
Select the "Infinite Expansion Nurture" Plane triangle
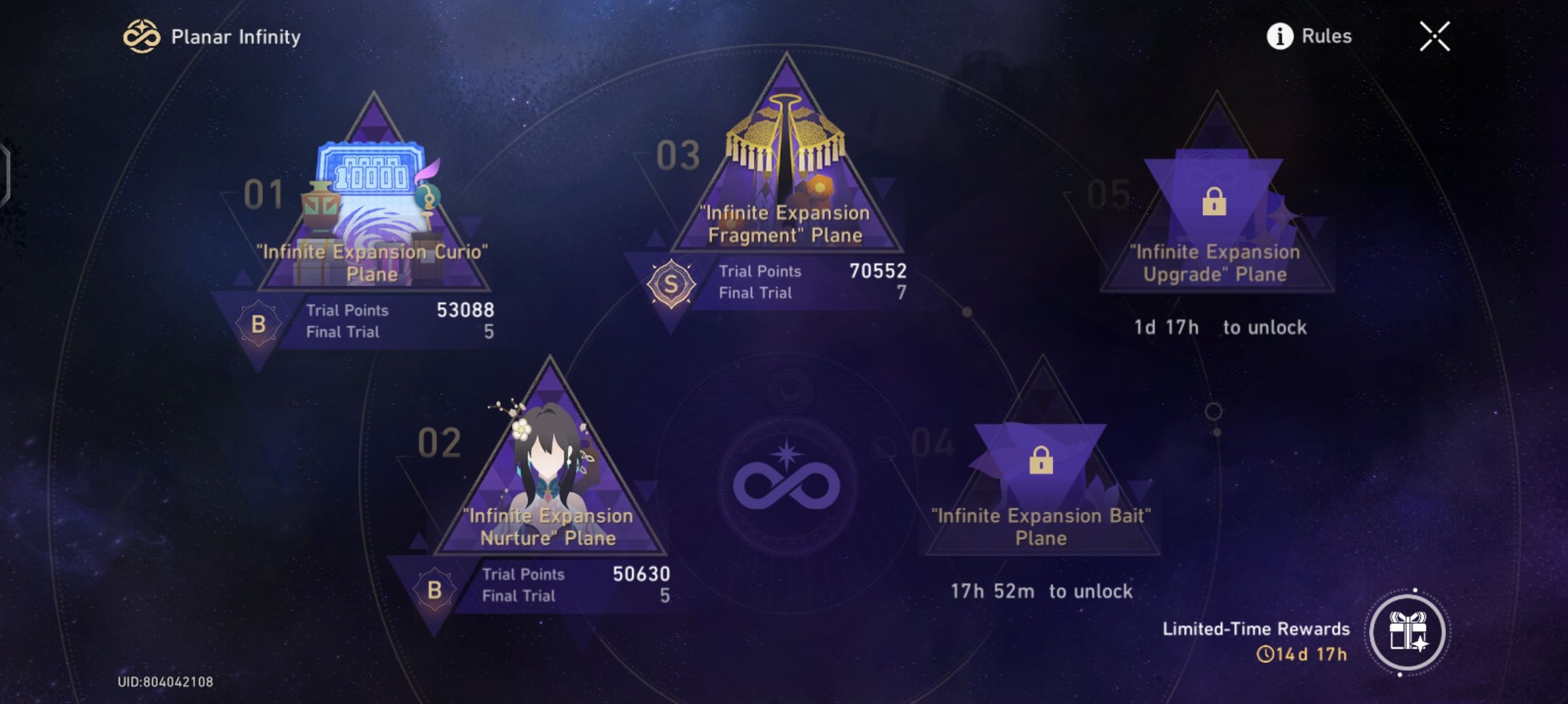(551, 482)
